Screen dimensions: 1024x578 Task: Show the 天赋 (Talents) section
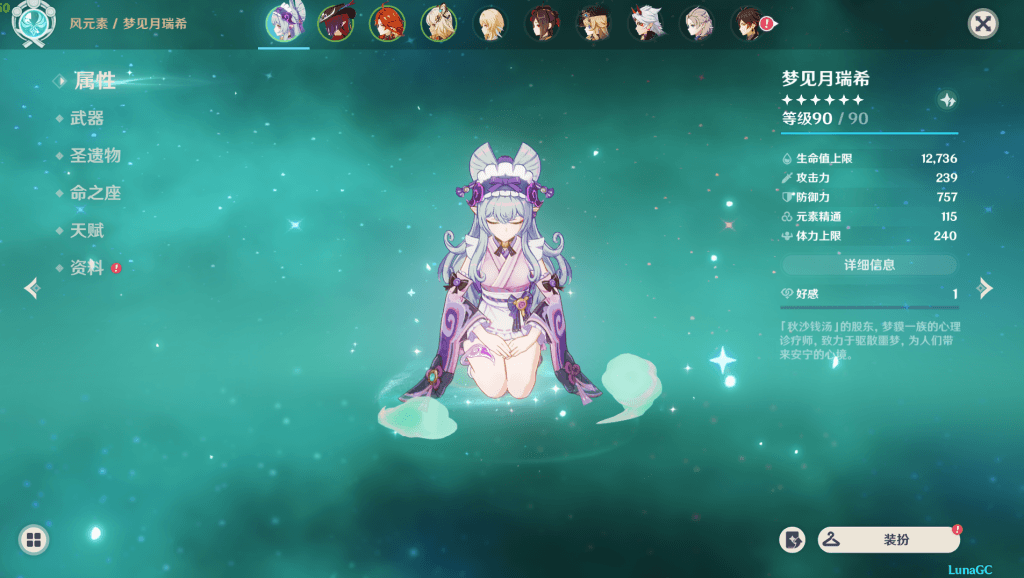tap(87, 231)
